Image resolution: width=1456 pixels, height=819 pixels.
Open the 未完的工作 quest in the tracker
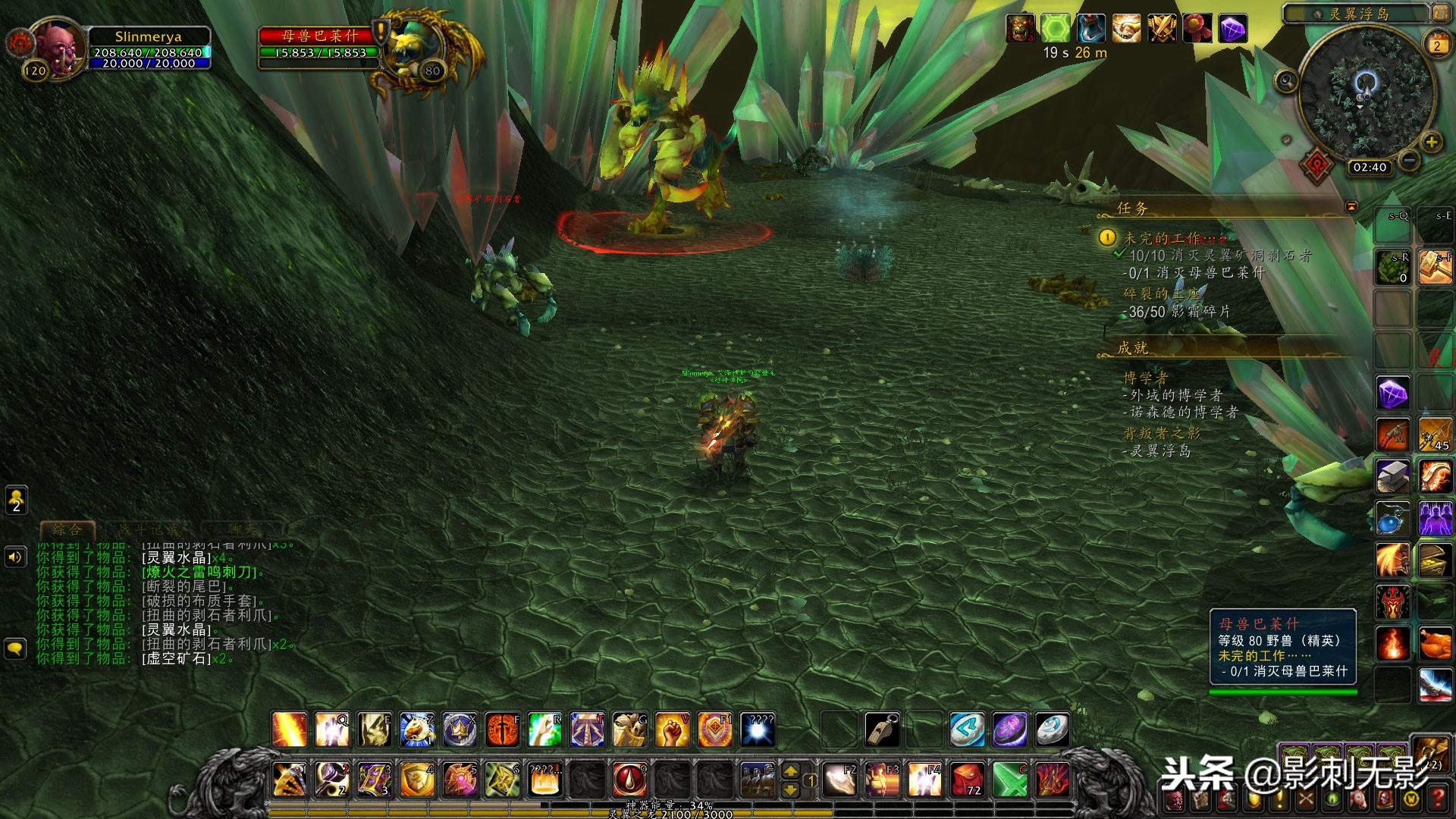[x=1162, y=238]
